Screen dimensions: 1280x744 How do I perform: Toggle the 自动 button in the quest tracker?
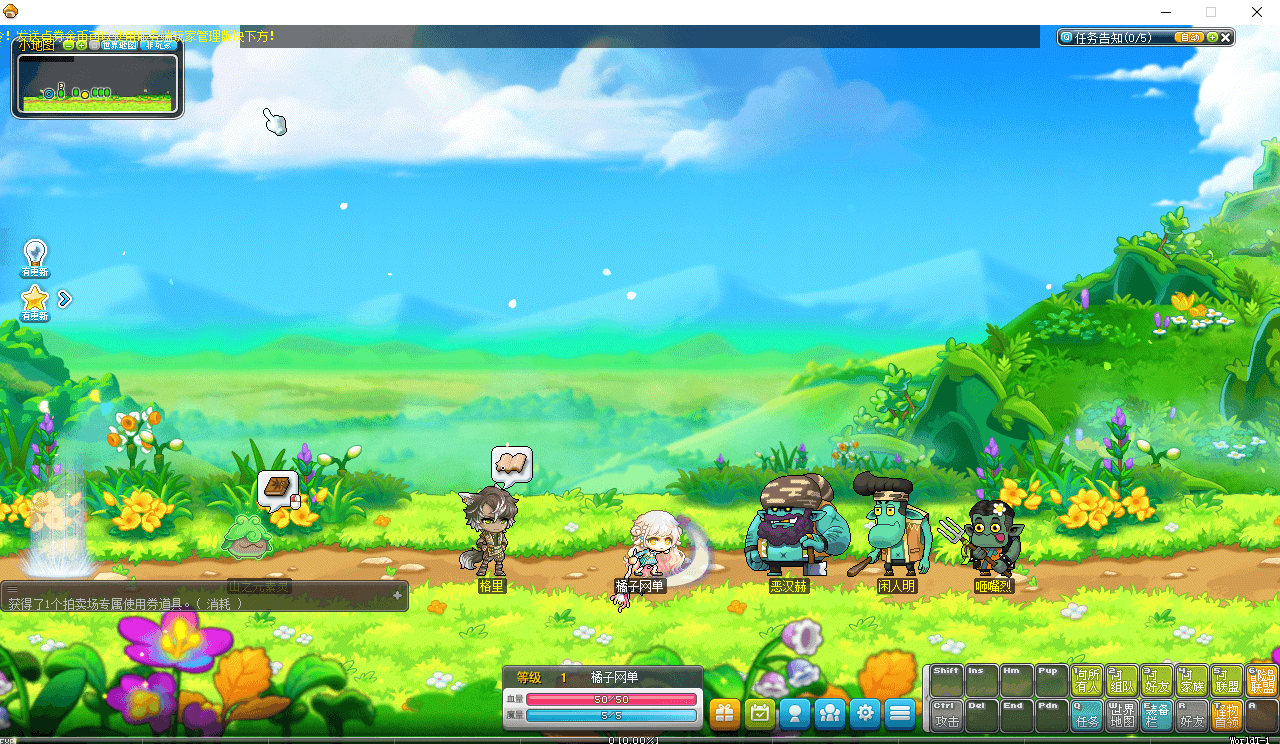pyautogui.click(x=1188, y=37)
